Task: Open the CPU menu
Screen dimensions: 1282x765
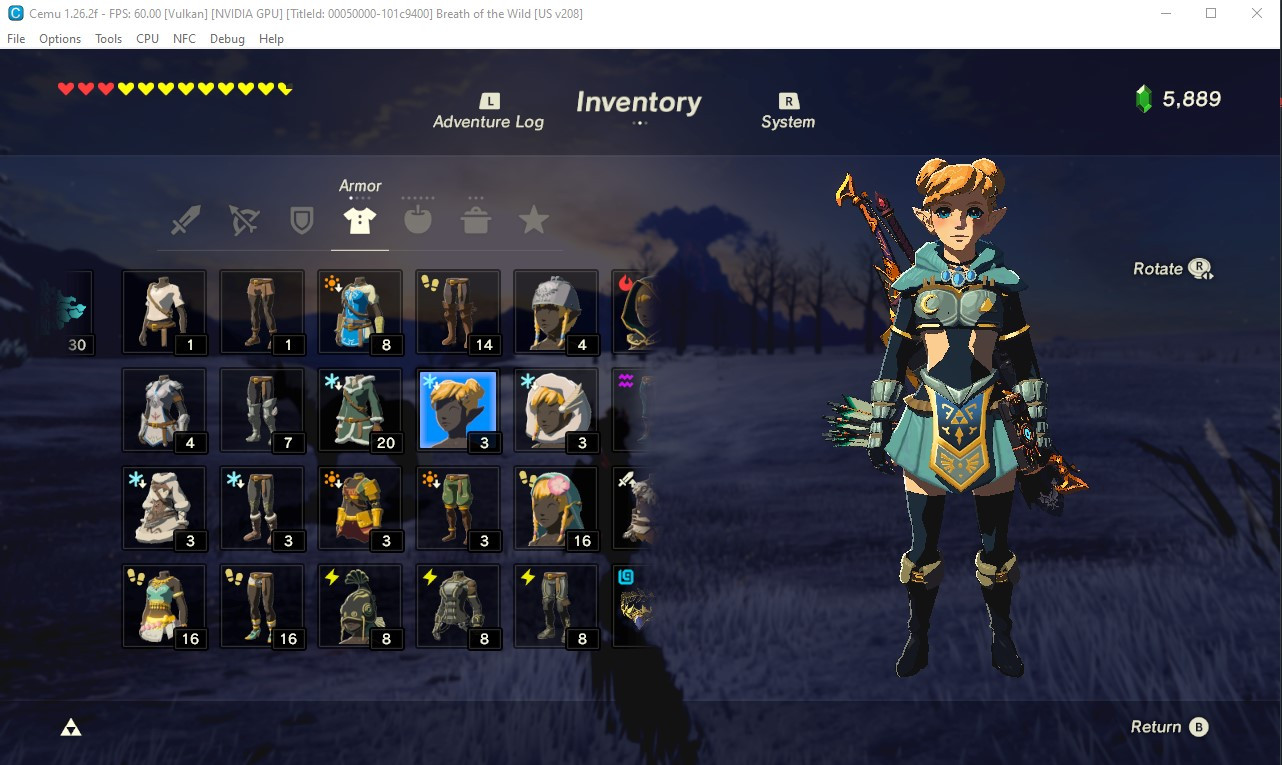Action: [147, 39]
